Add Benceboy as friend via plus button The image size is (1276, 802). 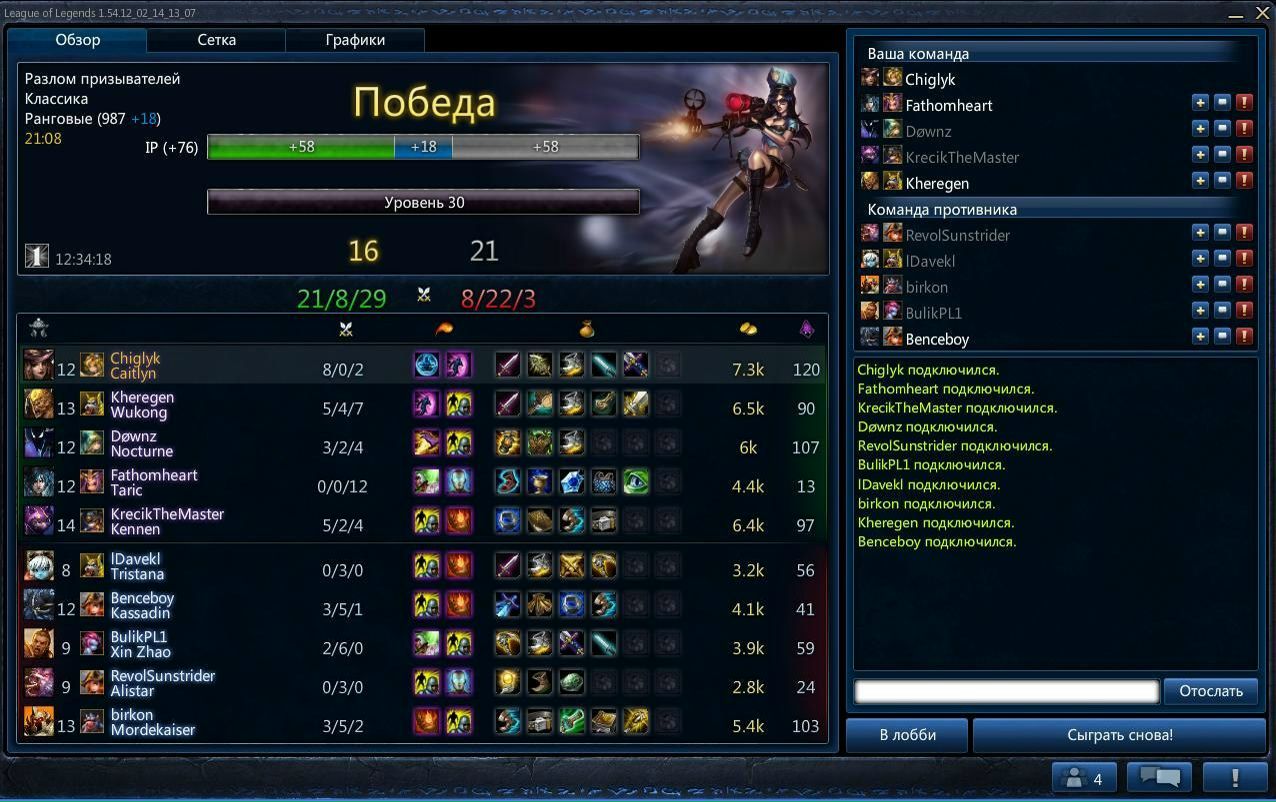pos(1200,337)
